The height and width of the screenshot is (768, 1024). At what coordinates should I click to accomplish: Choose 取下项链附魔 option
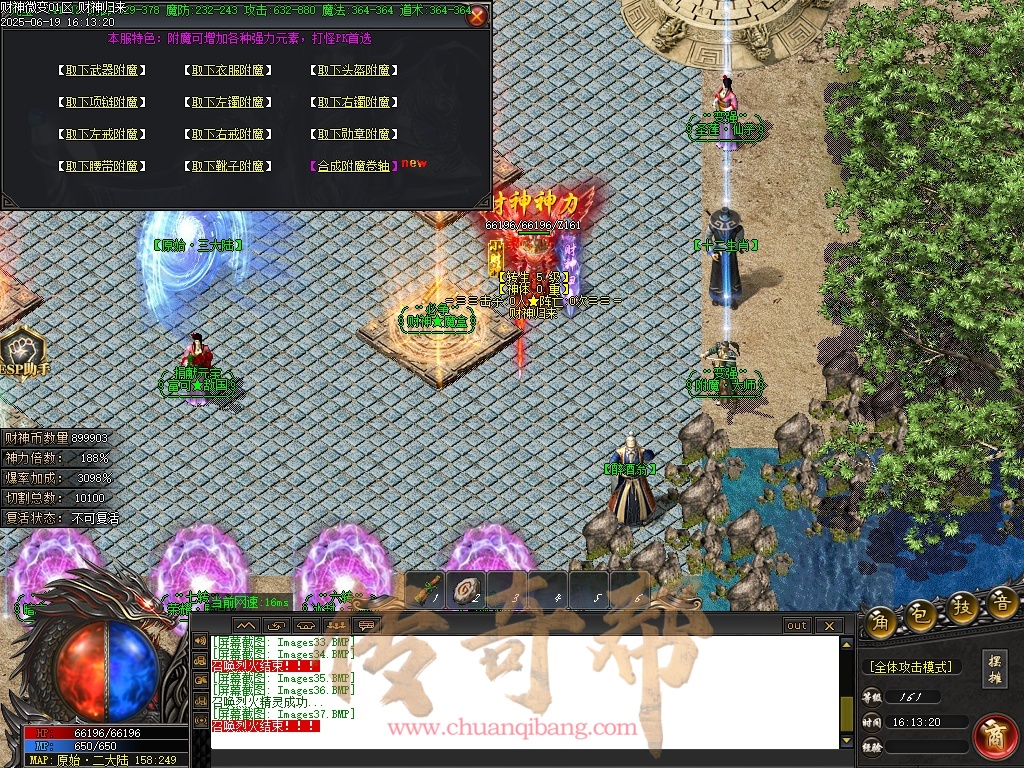click(x=102, y=102)
